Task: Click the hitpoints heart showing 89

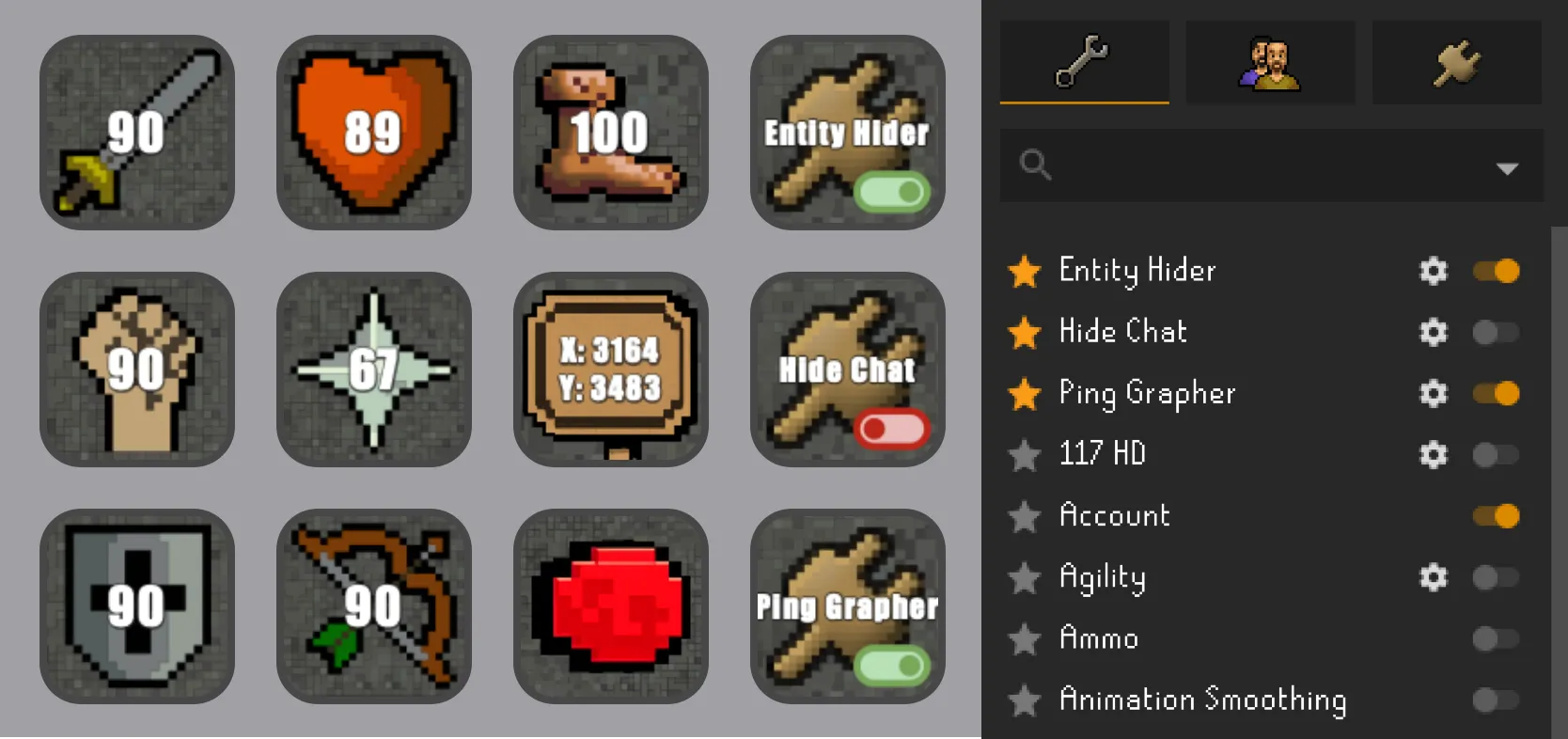Action: (373, 133)
